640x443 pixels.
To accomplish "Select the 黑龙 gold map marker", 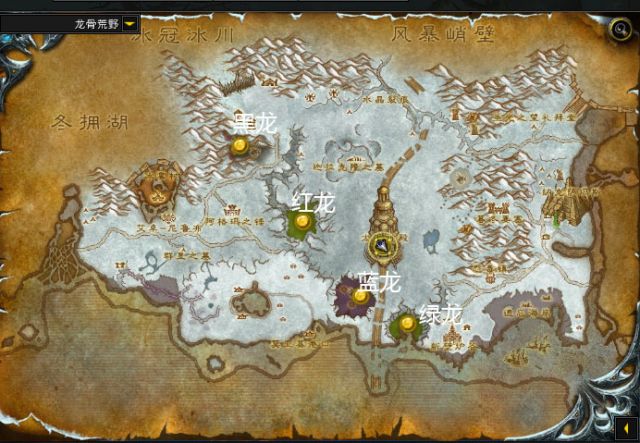I will pyautogui.click(x=240, y=147).
